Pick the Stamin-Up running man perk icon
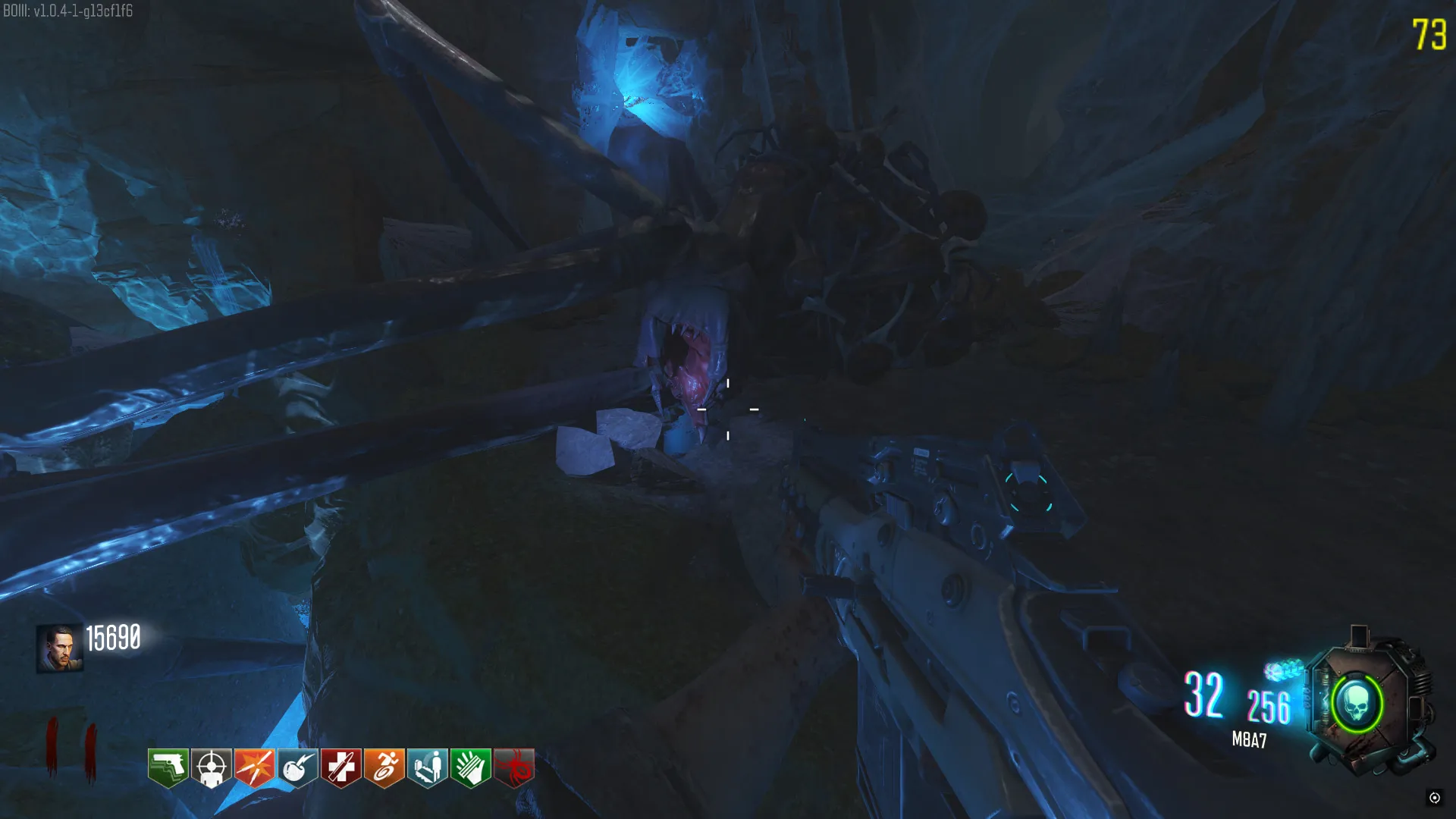This screenshot has width=1456, height=819. [x=384, y=767]
